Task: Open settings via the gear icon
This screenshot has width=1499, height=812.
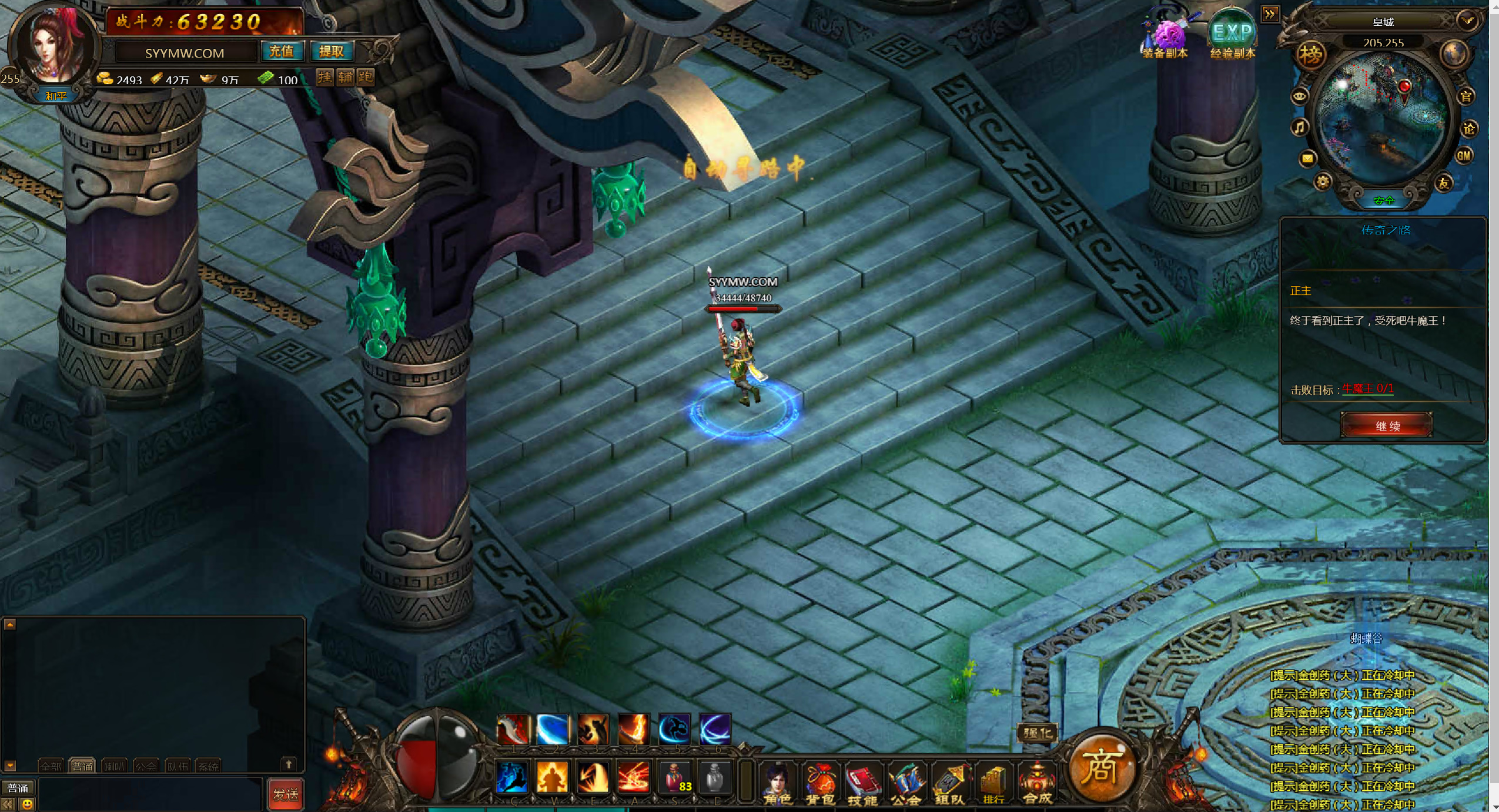Action: point(1322,182)
